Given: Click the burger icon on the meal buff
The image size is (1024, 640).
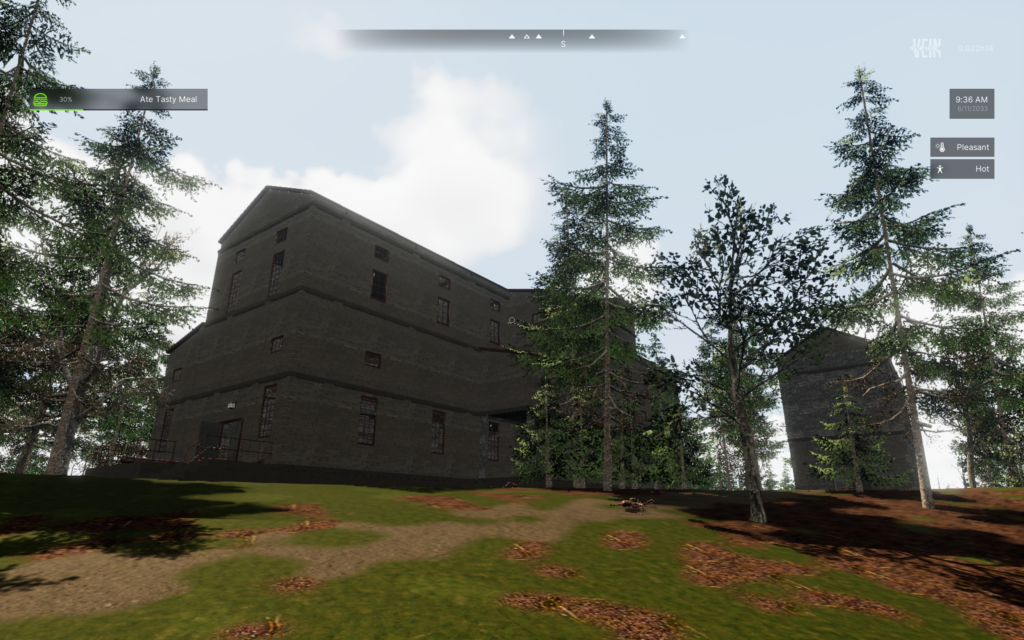Looking at the screenshot, I should pos(41,100).
